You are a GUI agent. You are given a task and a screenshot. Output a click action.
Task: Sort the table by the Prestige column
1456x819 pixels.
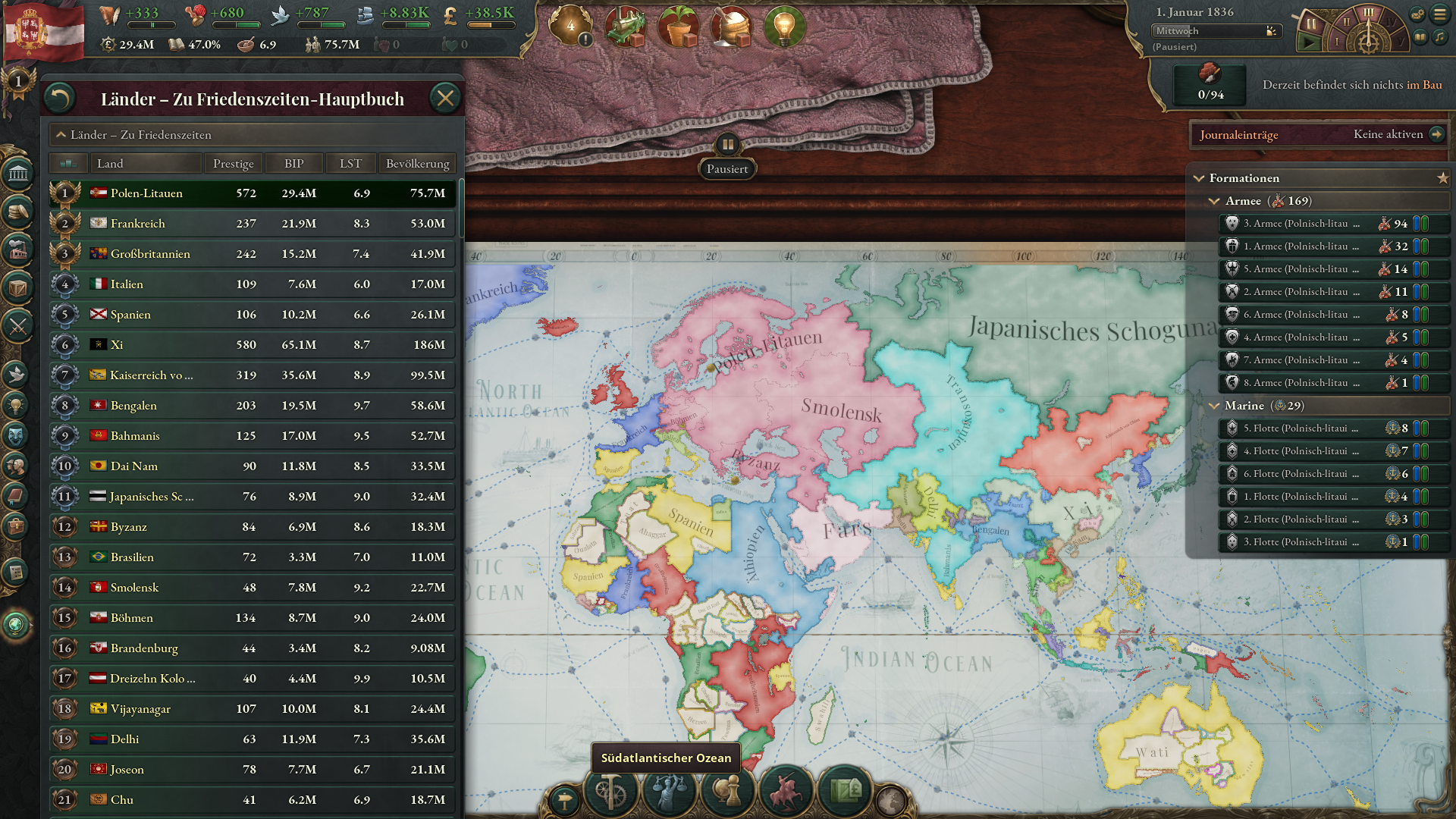233,162
